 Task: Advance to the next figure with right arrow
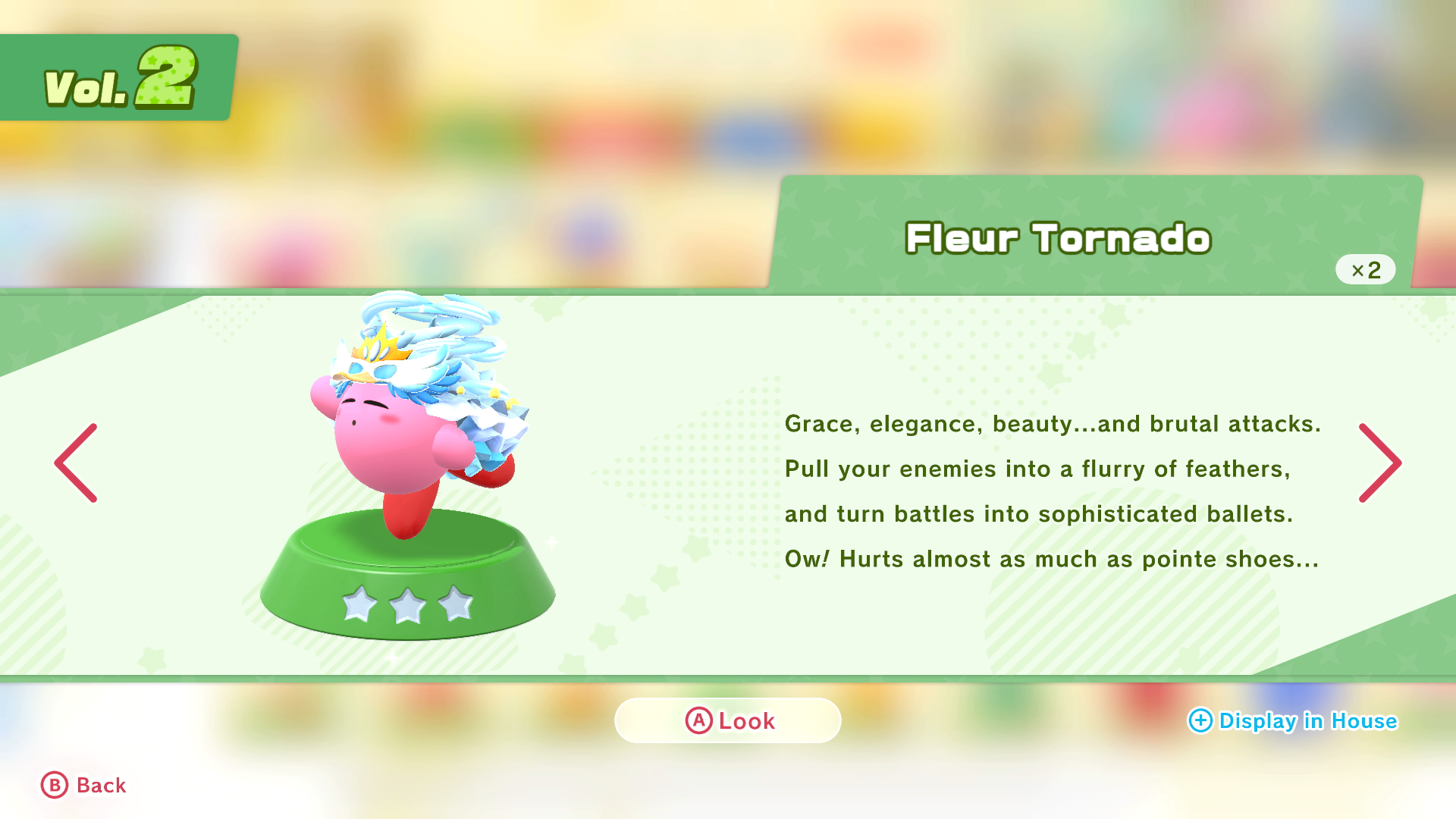pyautogui.click(x=1379, y=463)
